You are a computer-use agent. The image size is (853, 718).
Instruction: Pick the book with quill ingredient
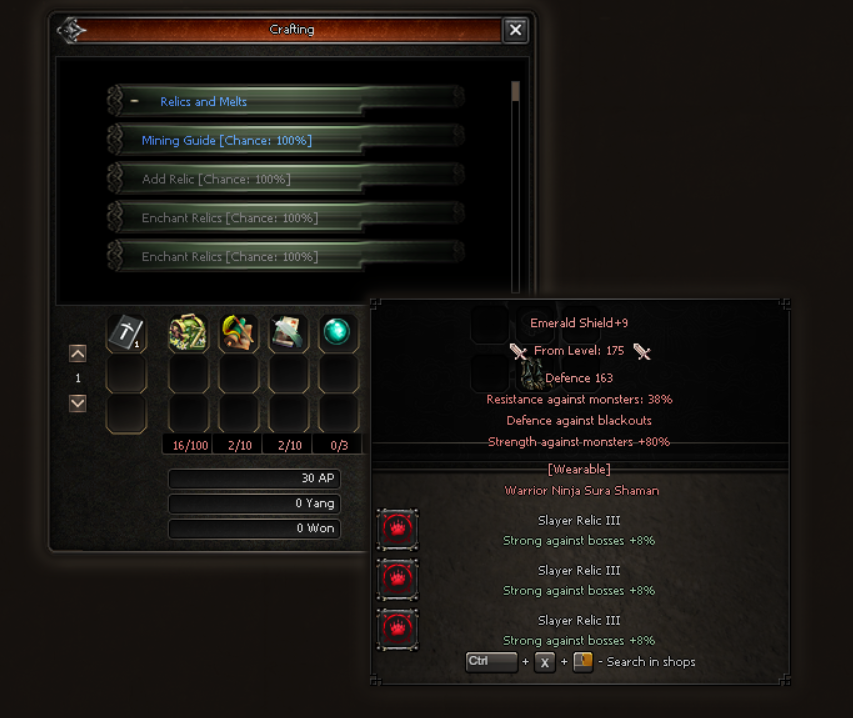coord(288,334)
